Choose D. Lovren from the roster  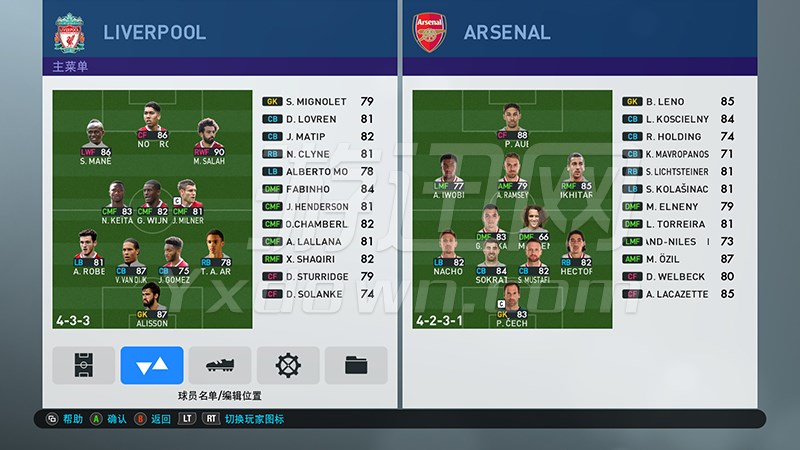318,119
